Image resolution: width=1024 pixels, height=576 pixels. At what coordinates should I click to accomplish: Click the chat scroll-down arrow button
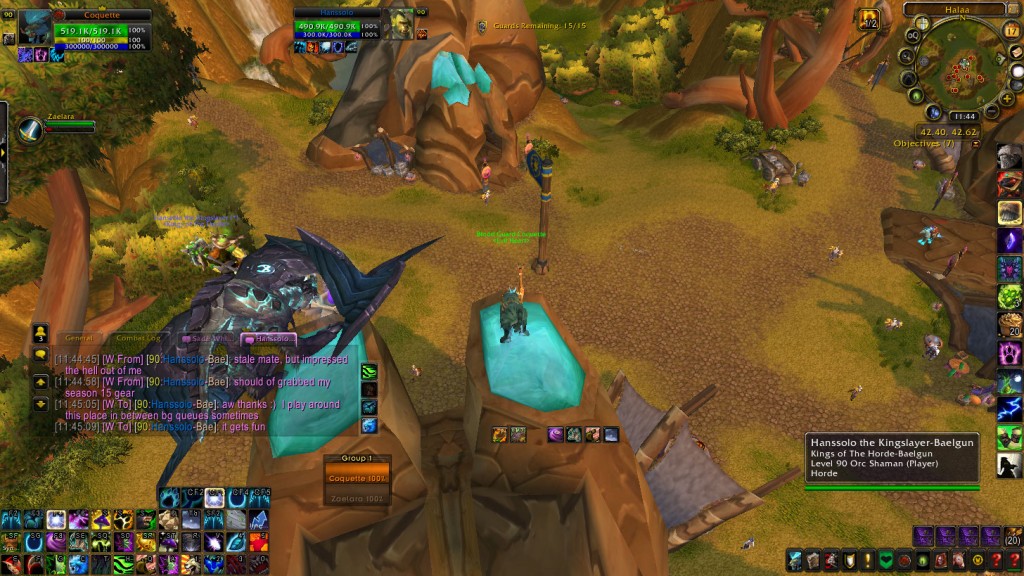[40, 403]
